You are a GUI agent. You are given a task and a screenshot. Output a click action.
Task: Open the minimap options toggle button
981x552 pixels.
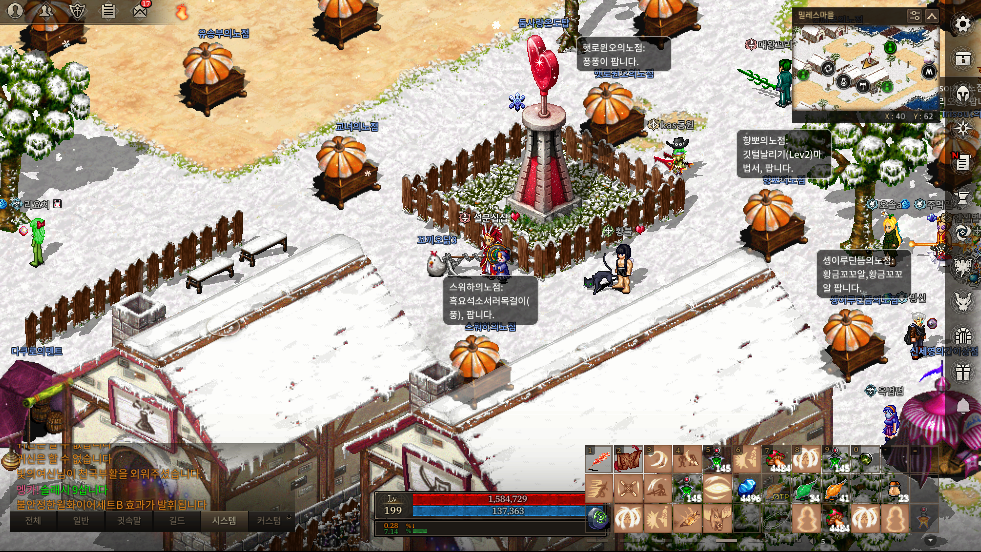pos(914,16)
